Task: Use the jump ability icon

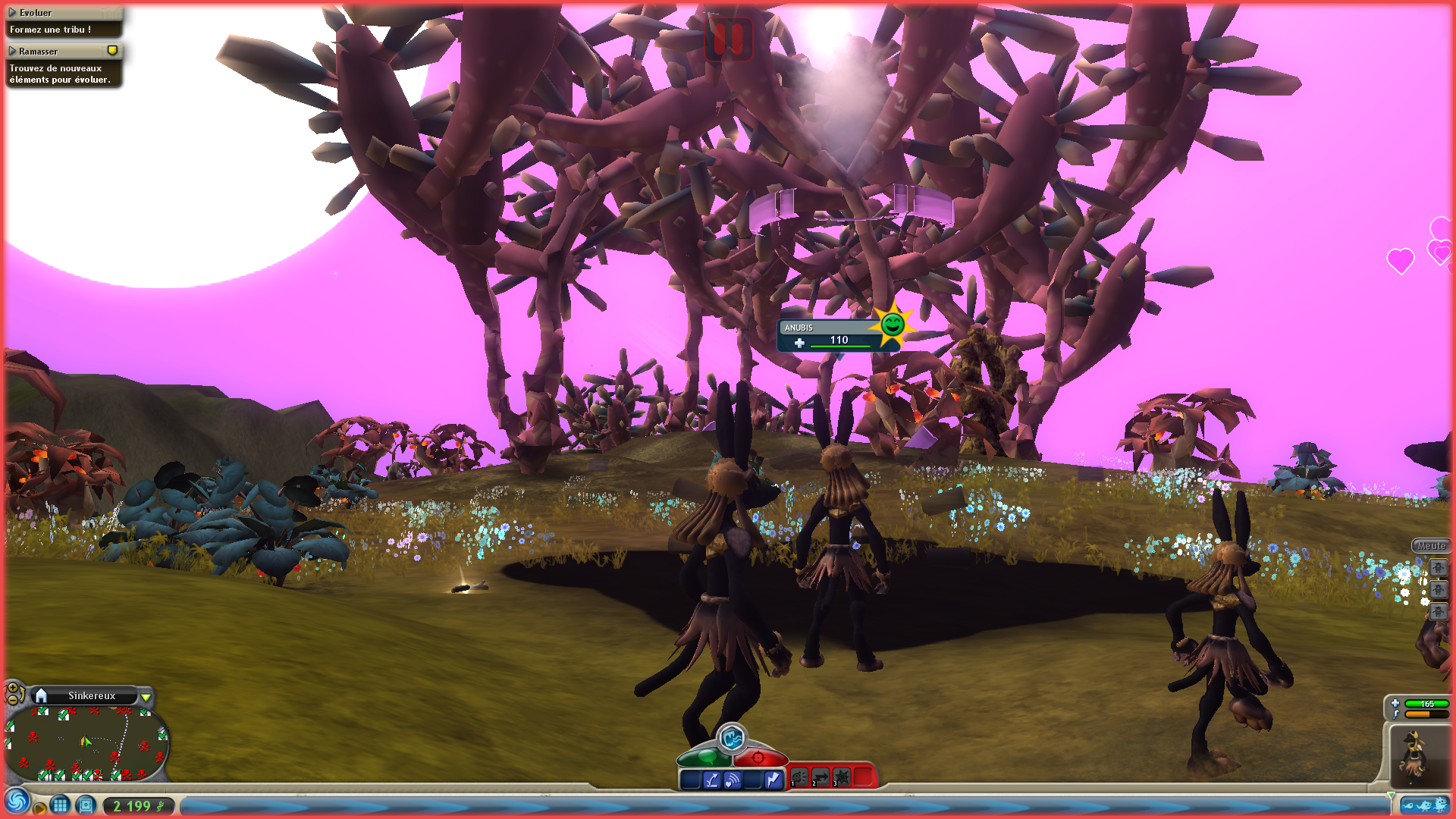Action: click(711, 780)
